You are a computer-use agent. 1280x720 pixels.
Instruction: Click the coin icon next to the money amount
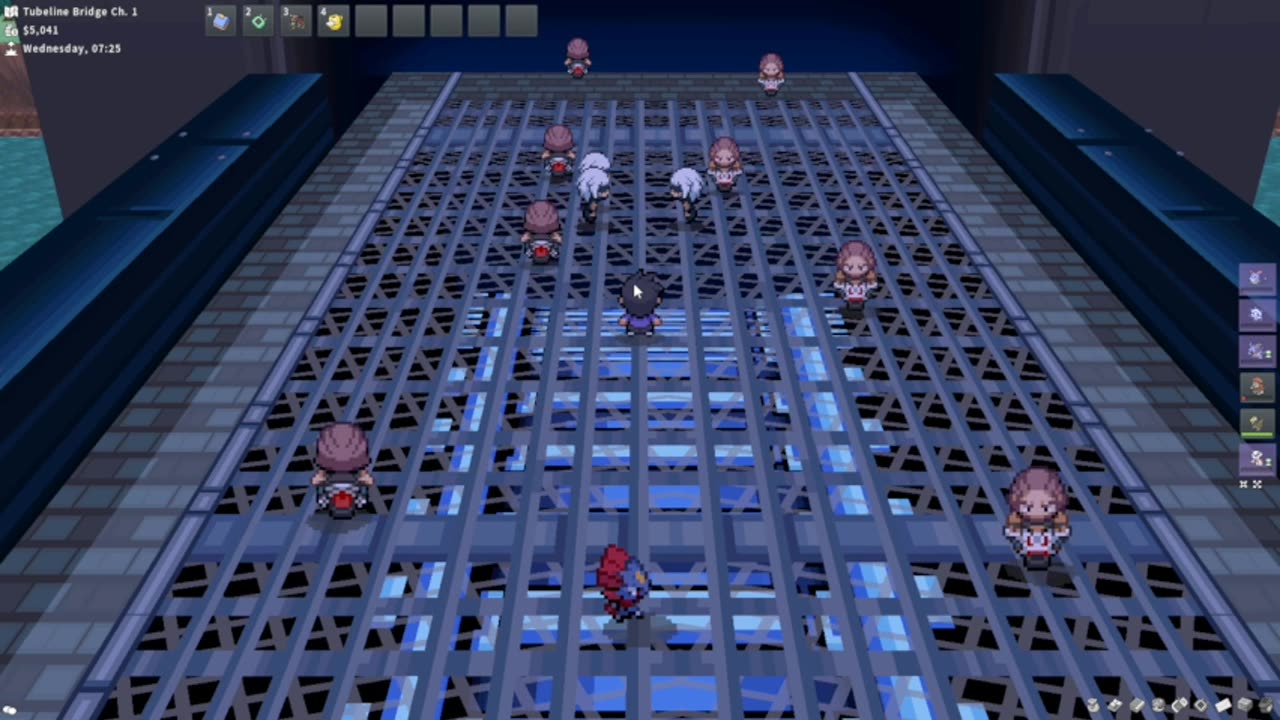[10, 30]
